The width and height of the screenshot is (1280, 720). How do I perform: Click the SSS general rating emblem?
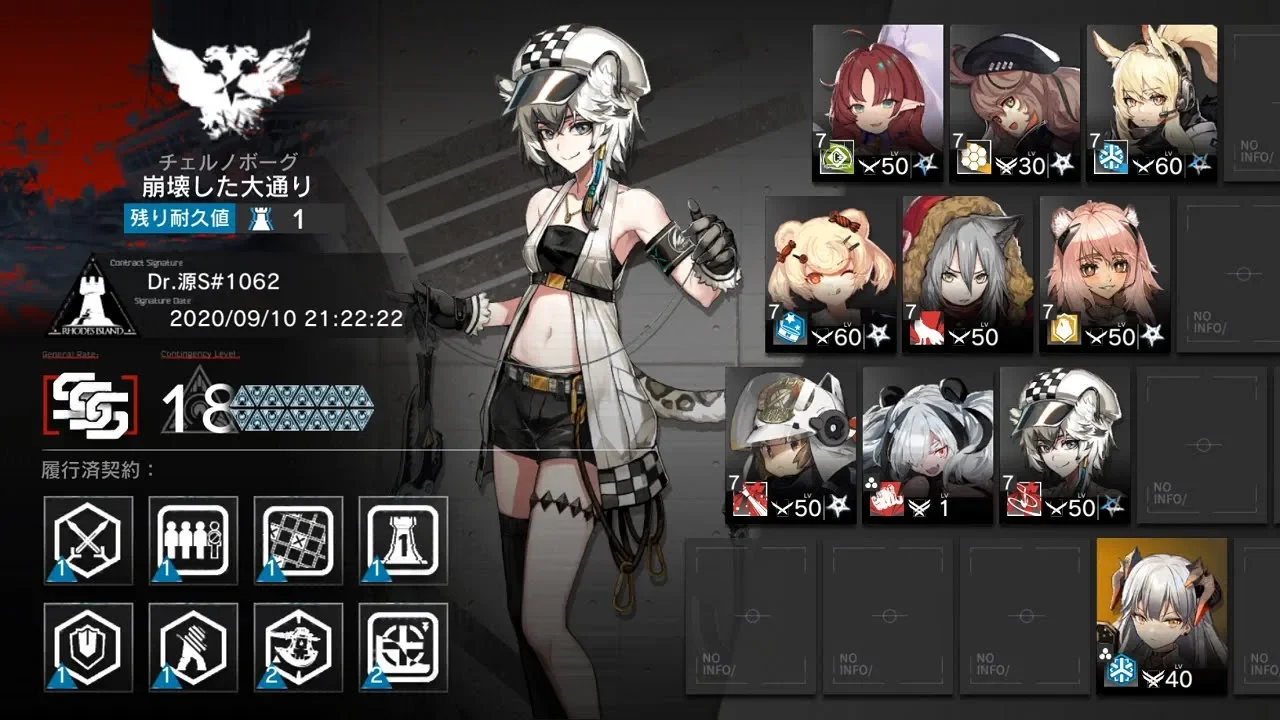tap(86, 406)
